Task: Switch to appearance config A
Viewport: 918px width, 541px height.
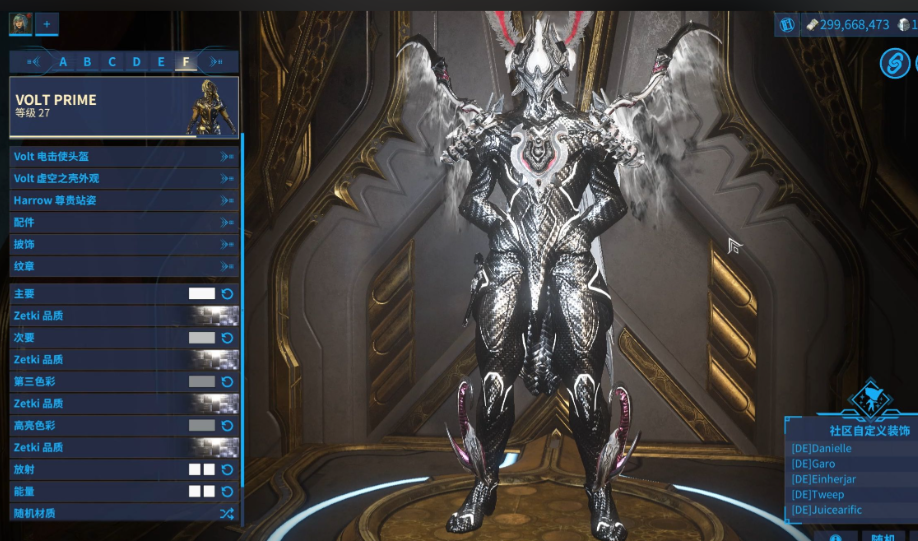Action: pyautogui.click(x=63, y=62)
